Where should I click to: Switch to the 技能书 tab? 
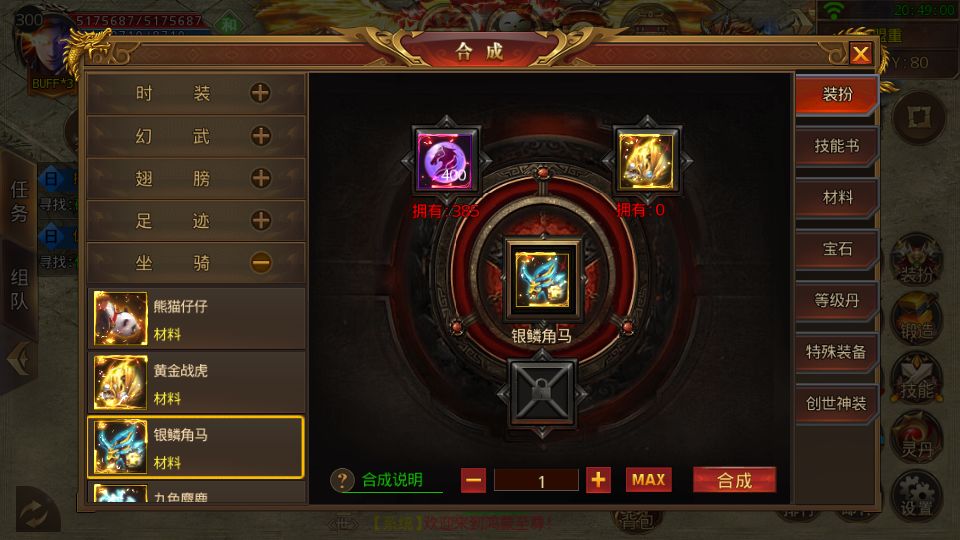pos(837,146)
